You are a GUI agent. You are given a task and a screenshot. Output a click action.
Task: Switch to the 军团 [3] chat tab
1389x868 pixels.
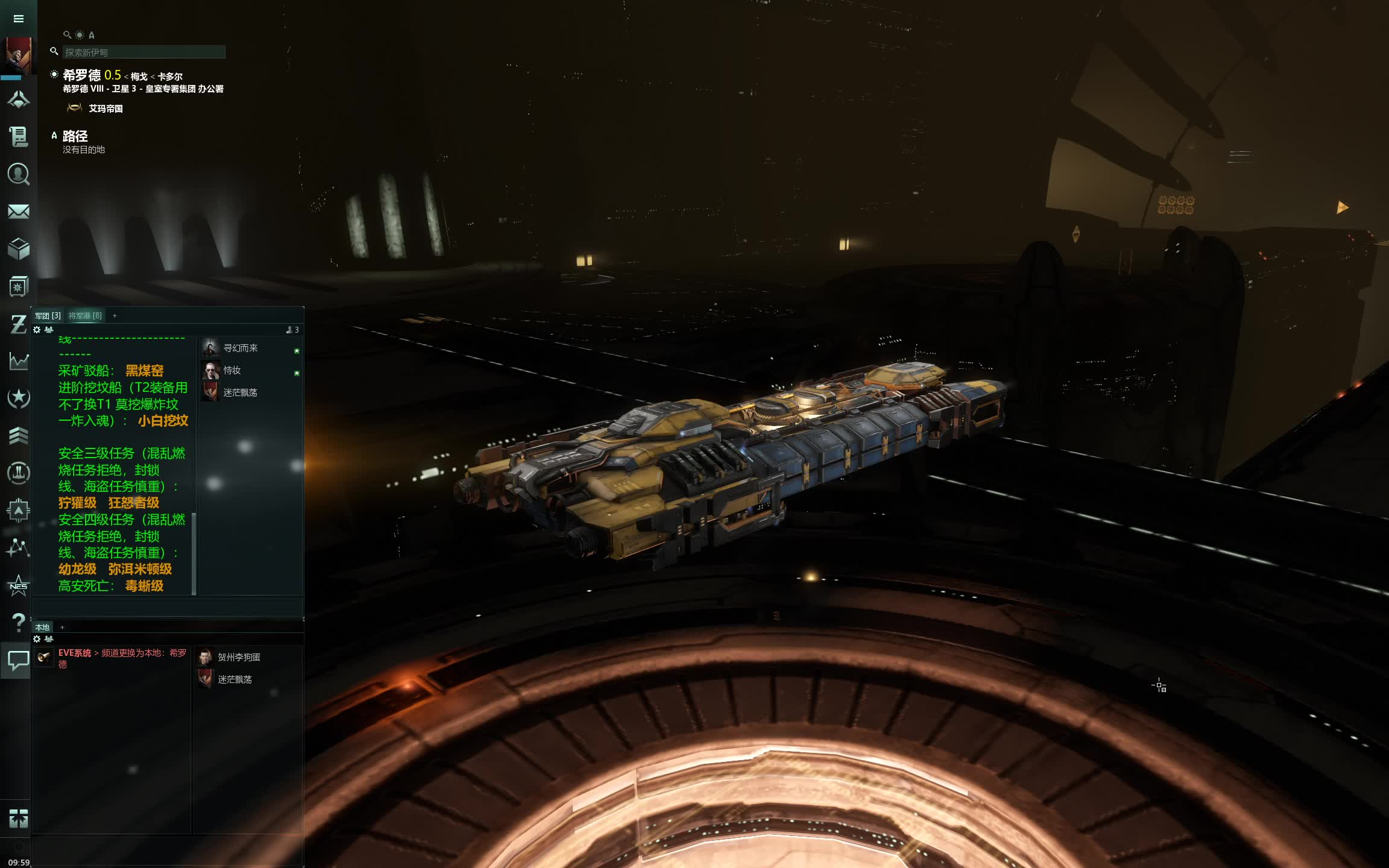tap(48, 316)
